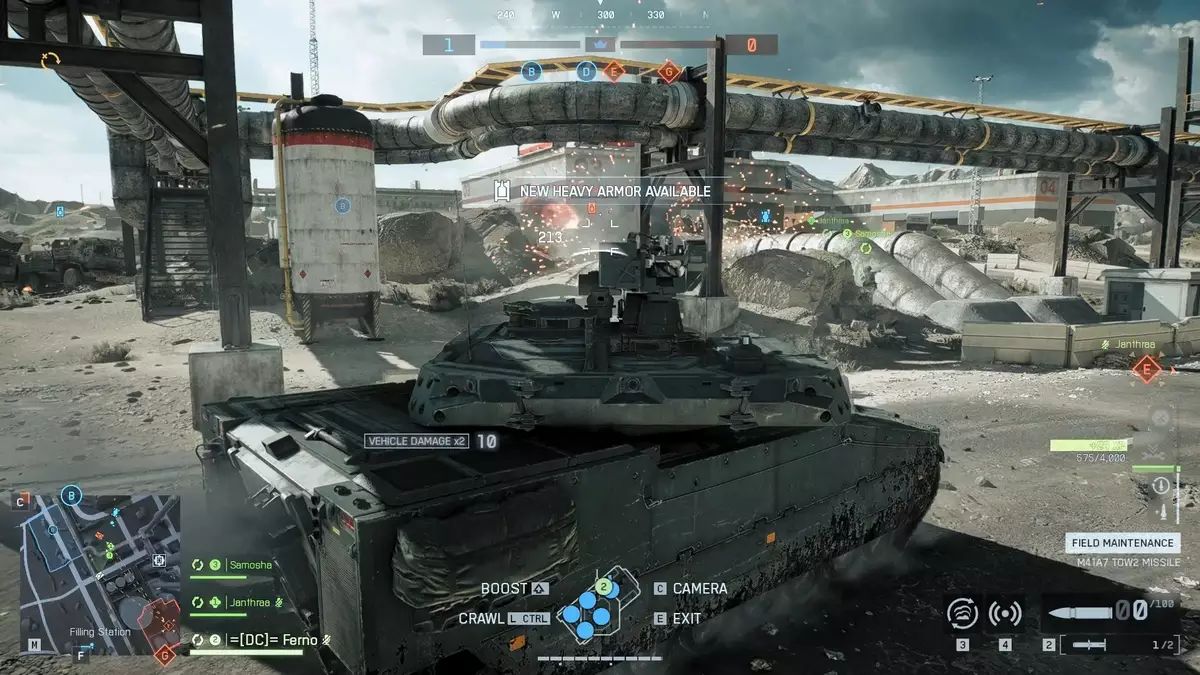1200x675 pixels.
Task: Select squad member Samosha in squad list
Action: (249, 565)
